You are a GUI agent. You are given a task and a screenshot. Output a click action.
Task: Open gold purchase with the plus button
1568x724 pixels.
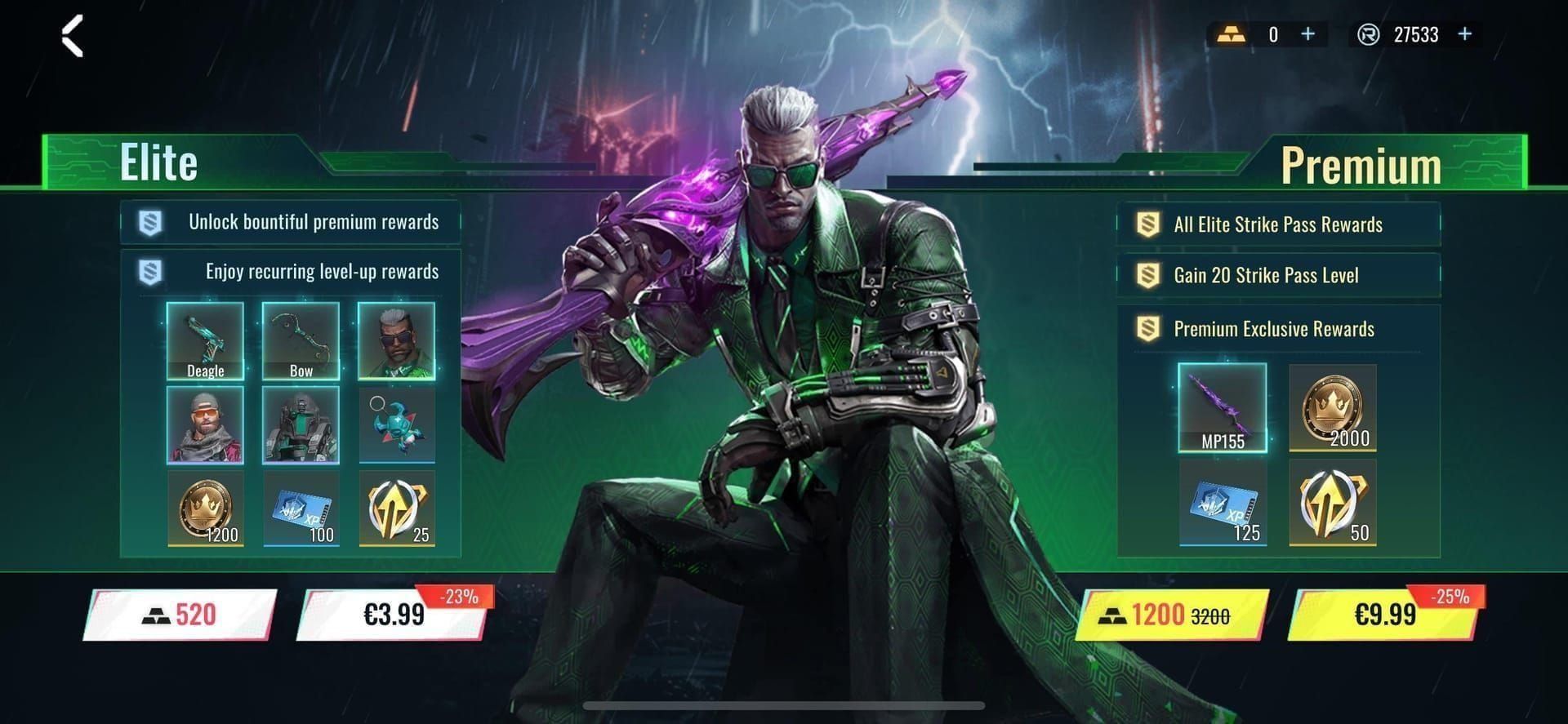tap(1307, 34)
